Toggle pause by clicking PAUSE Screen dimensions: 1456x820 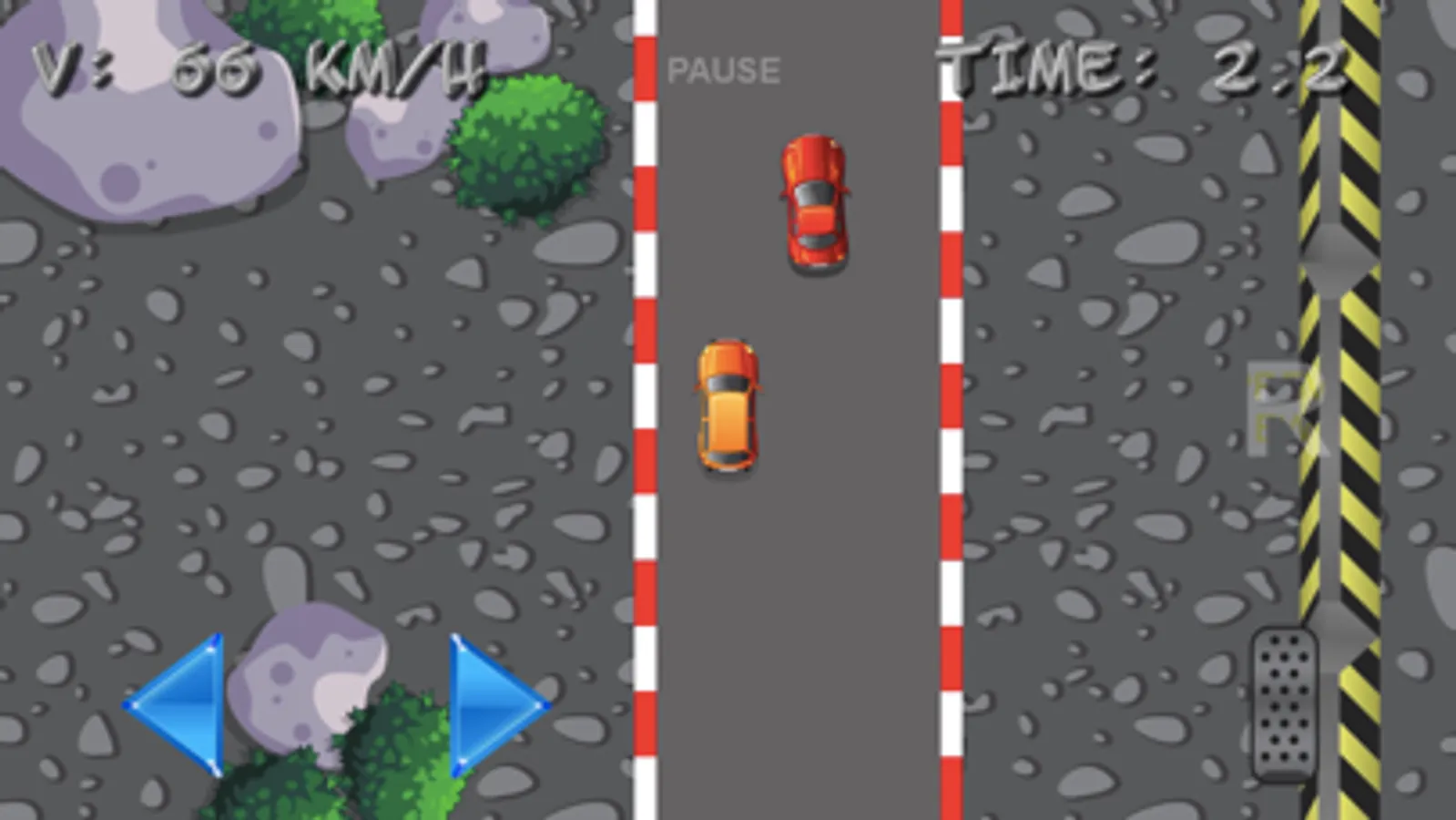click(x=724, y=67)
